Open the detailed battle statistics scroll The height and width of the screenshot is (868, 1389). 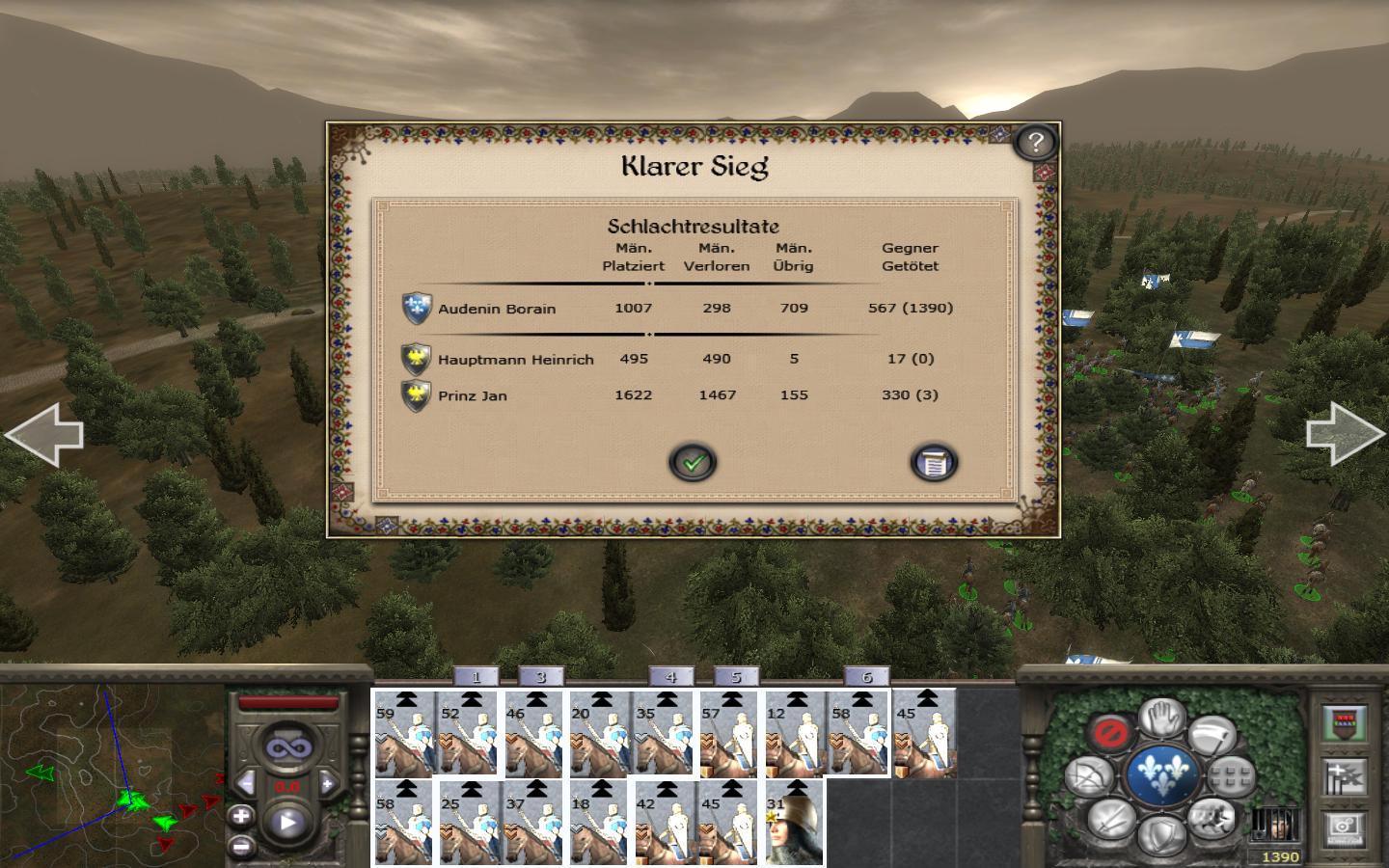pos(933,463)
